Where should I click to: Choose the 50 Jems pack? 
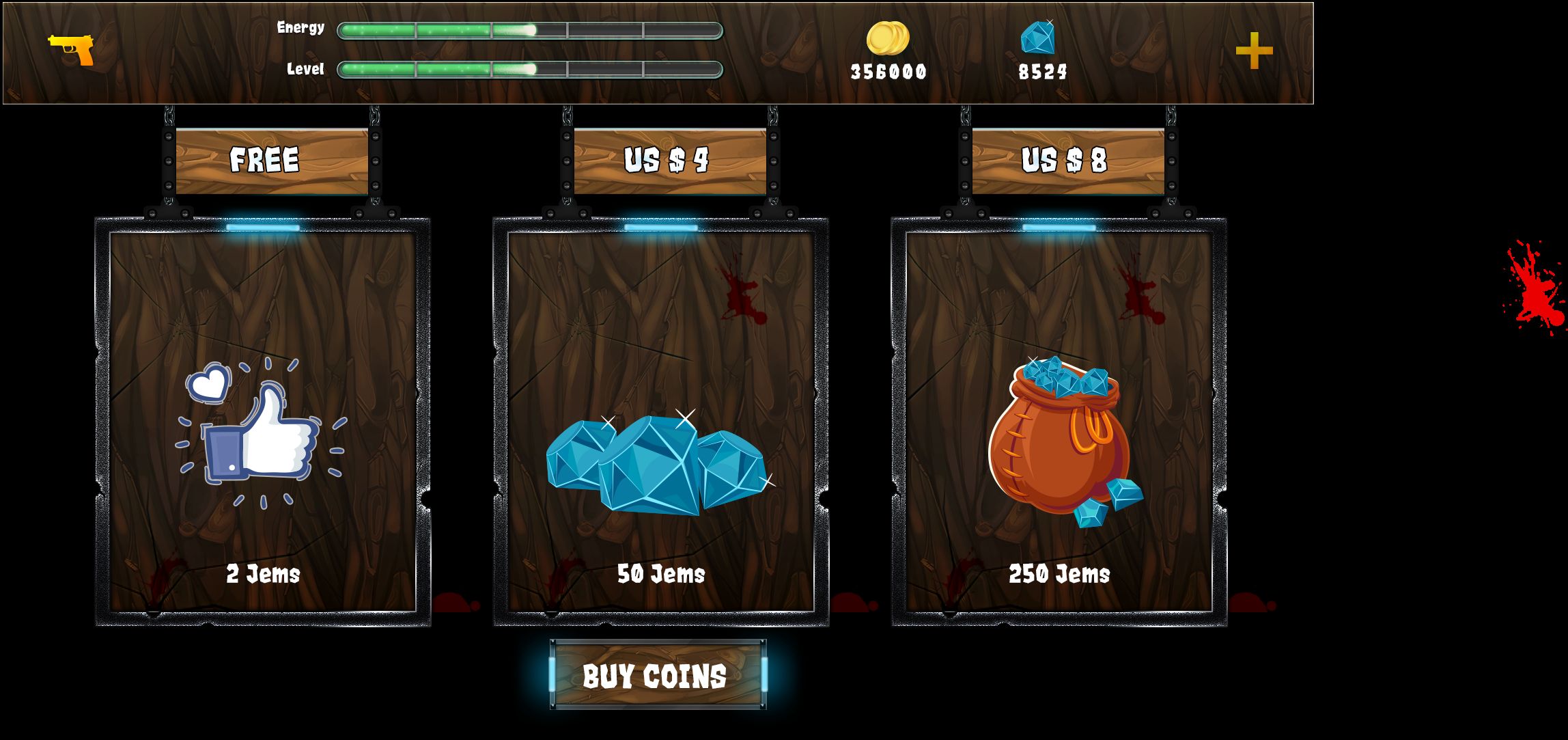click(x=660, y=422)
